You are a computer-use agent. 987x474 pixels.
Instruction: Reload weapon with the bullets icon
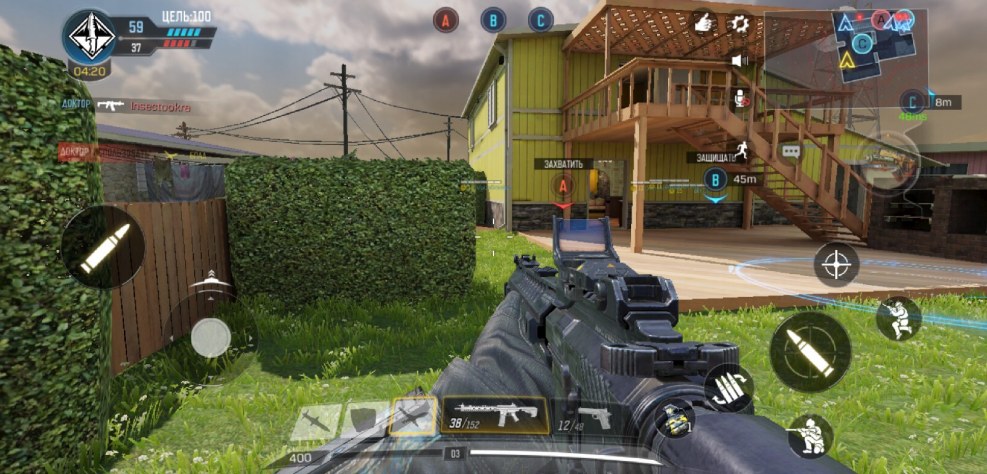coord(727,389)
